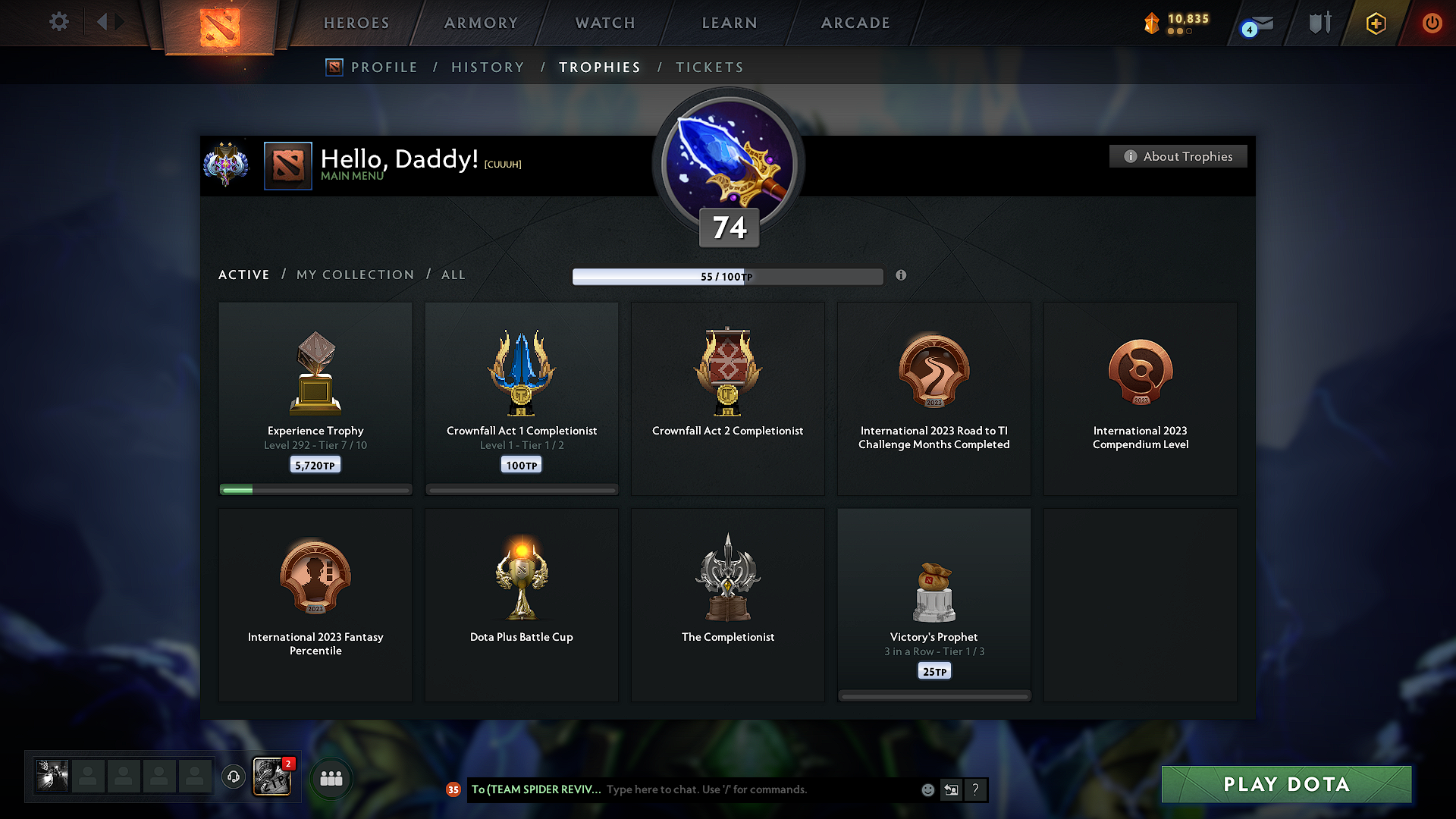Switch to the MY COLLECTION filter
This screenshot has height=819, width=1456.
click(354, 275)
